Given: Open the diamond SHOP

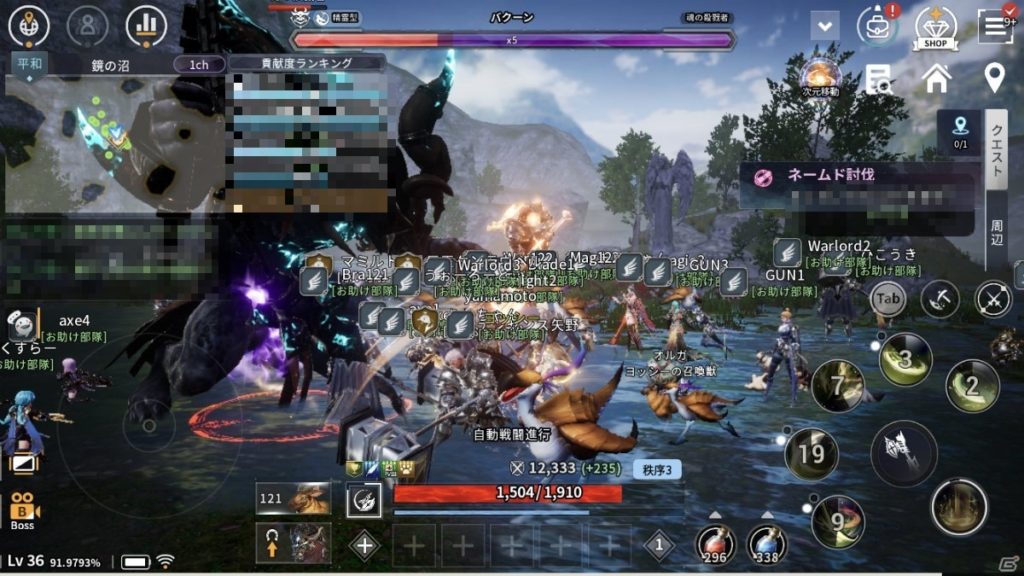Looking at the screenshot, I should click(936, 26).
